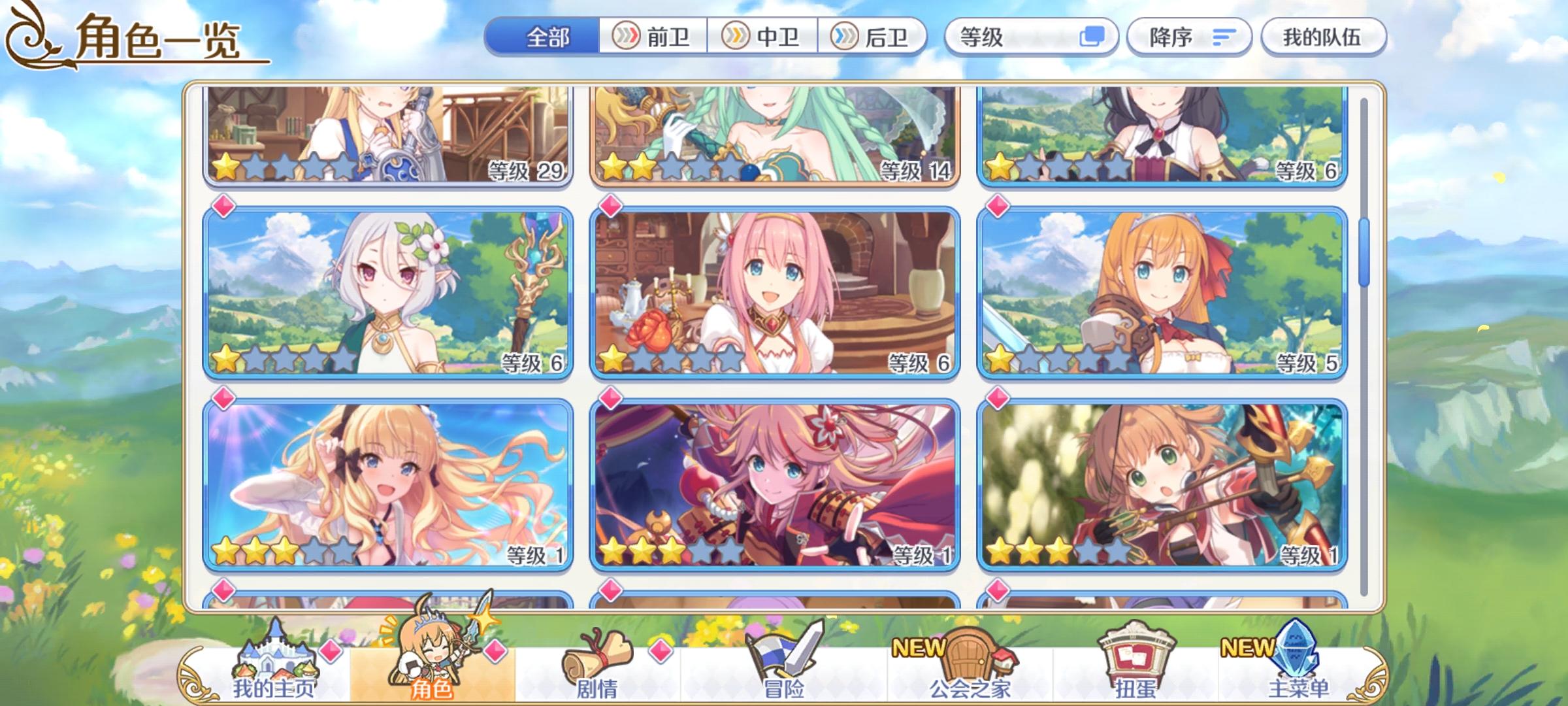Select the level 29 character card
The height and width of the screenshot is (706, 1568).
click(x=385, y=137)
